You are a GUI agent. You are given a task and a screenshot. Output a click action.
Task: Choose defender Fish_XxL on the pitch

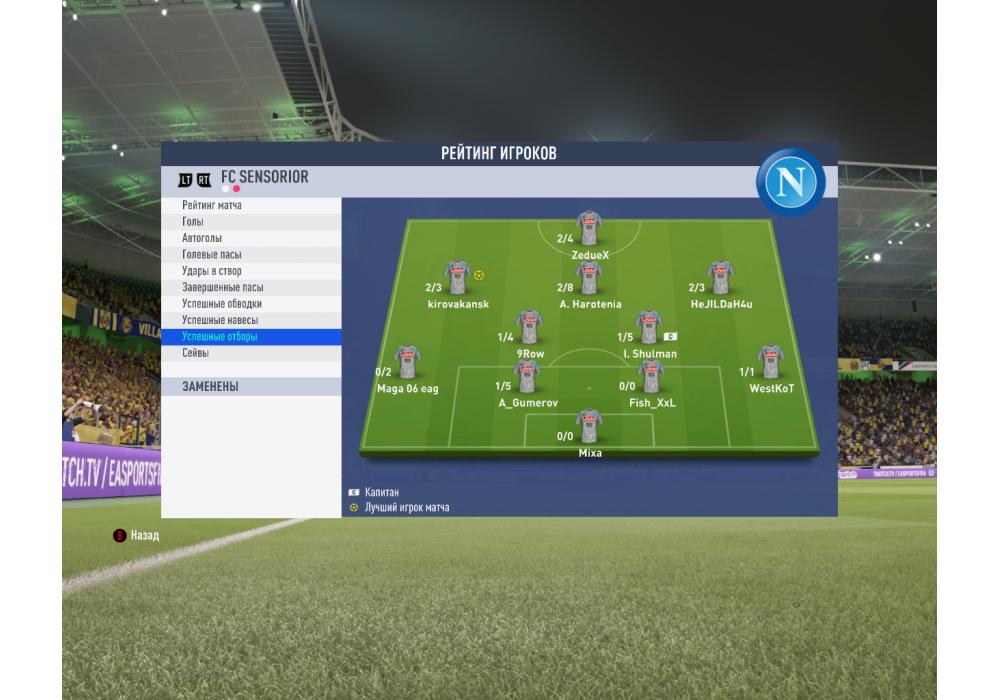(x=651, y=377)
